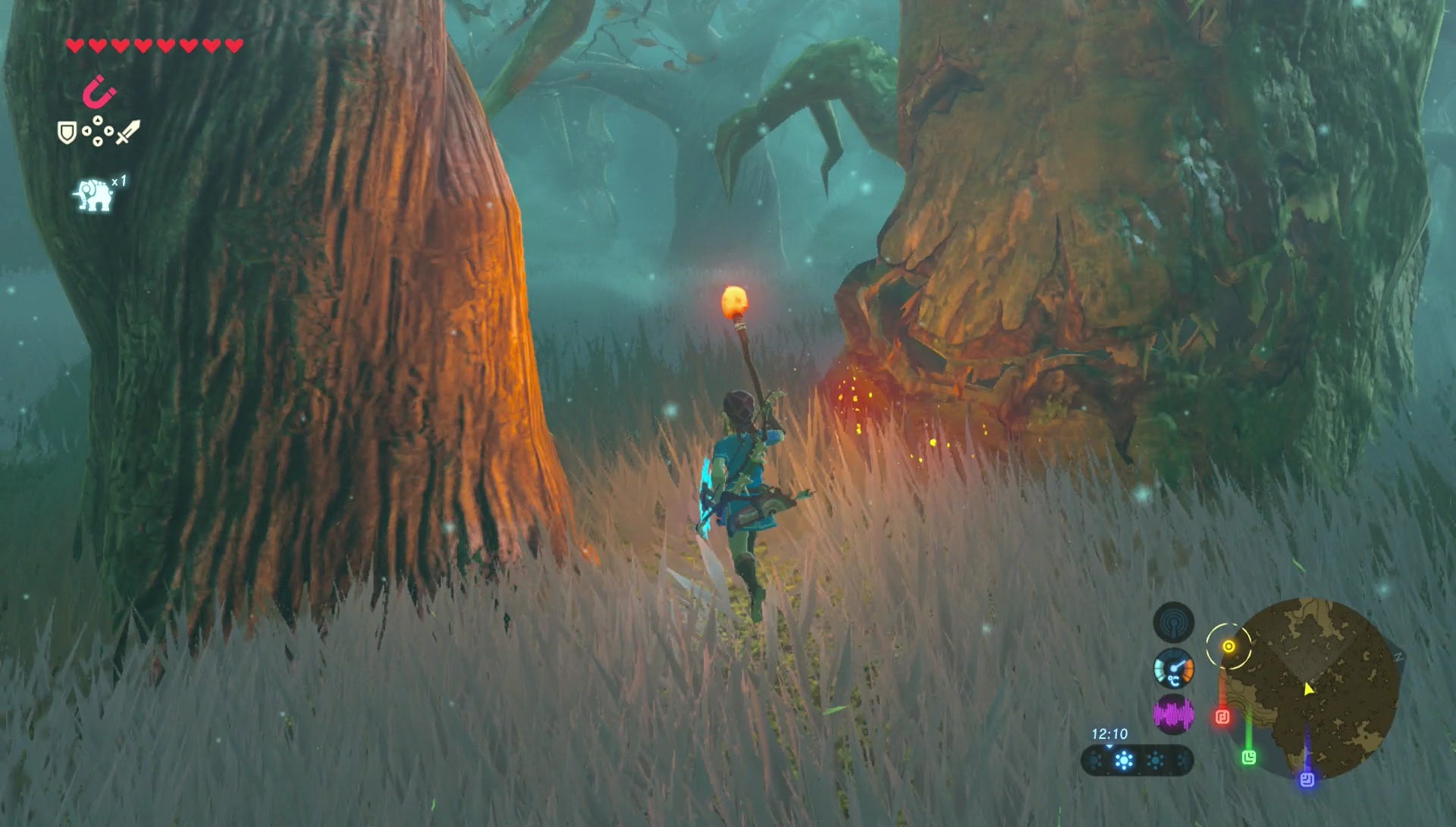Click the elephant Divine Beast icon

(93, 194)
